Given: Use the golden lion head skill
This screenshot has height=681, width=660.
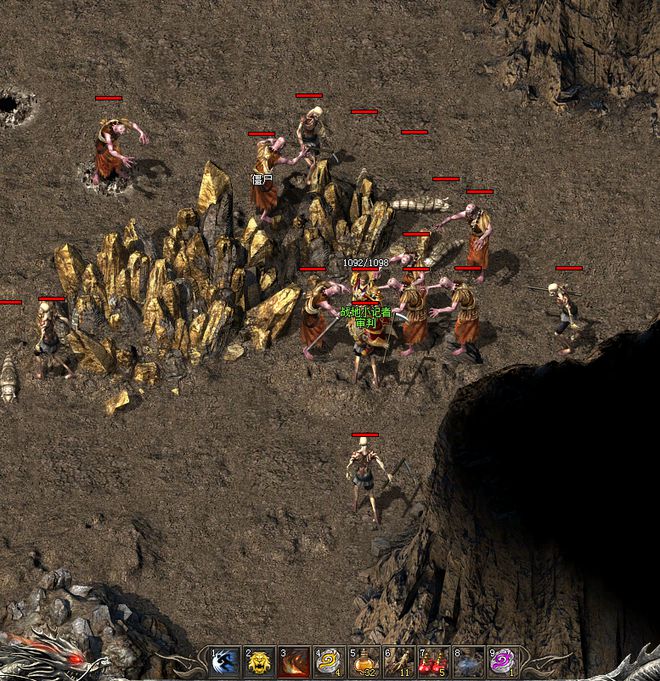Looking at the screenshot, I should [x=260, y=662].
